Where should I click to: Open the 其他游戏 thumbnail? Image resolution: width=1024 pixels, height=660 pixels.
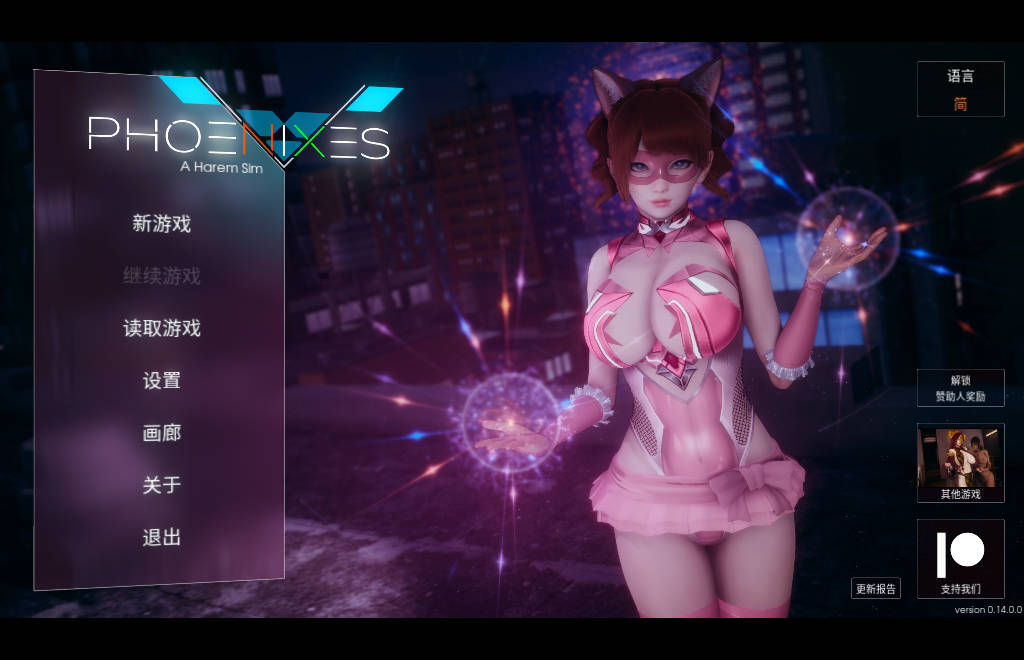pos(960,462)
